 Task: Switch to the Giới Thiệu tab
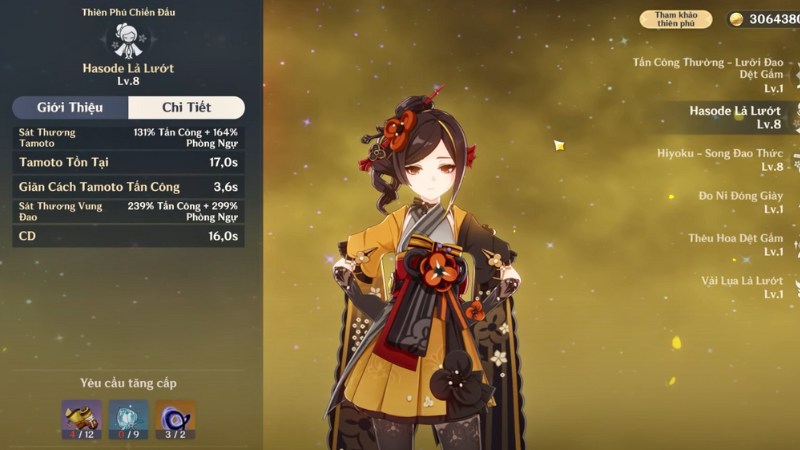click(x=71, y=108)
